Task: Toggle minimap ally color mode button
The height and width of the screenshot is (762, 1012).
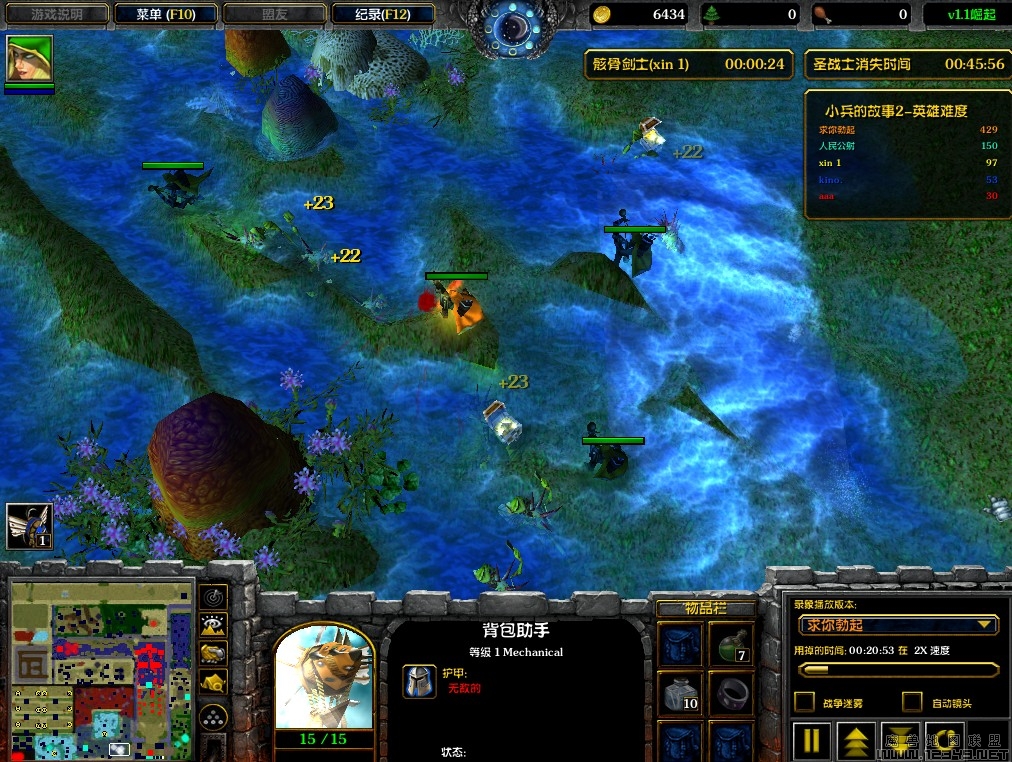Action: (214, 653)
